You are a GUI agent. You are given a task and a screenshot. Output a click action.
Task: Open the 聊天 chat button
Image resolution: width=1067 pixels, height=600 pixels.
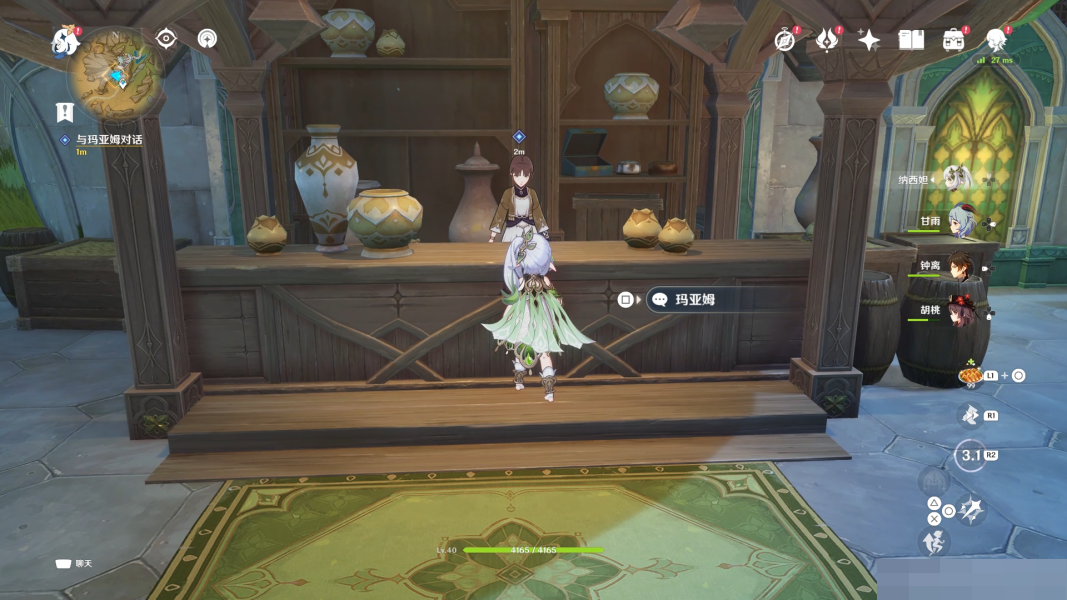coord(74,564)
